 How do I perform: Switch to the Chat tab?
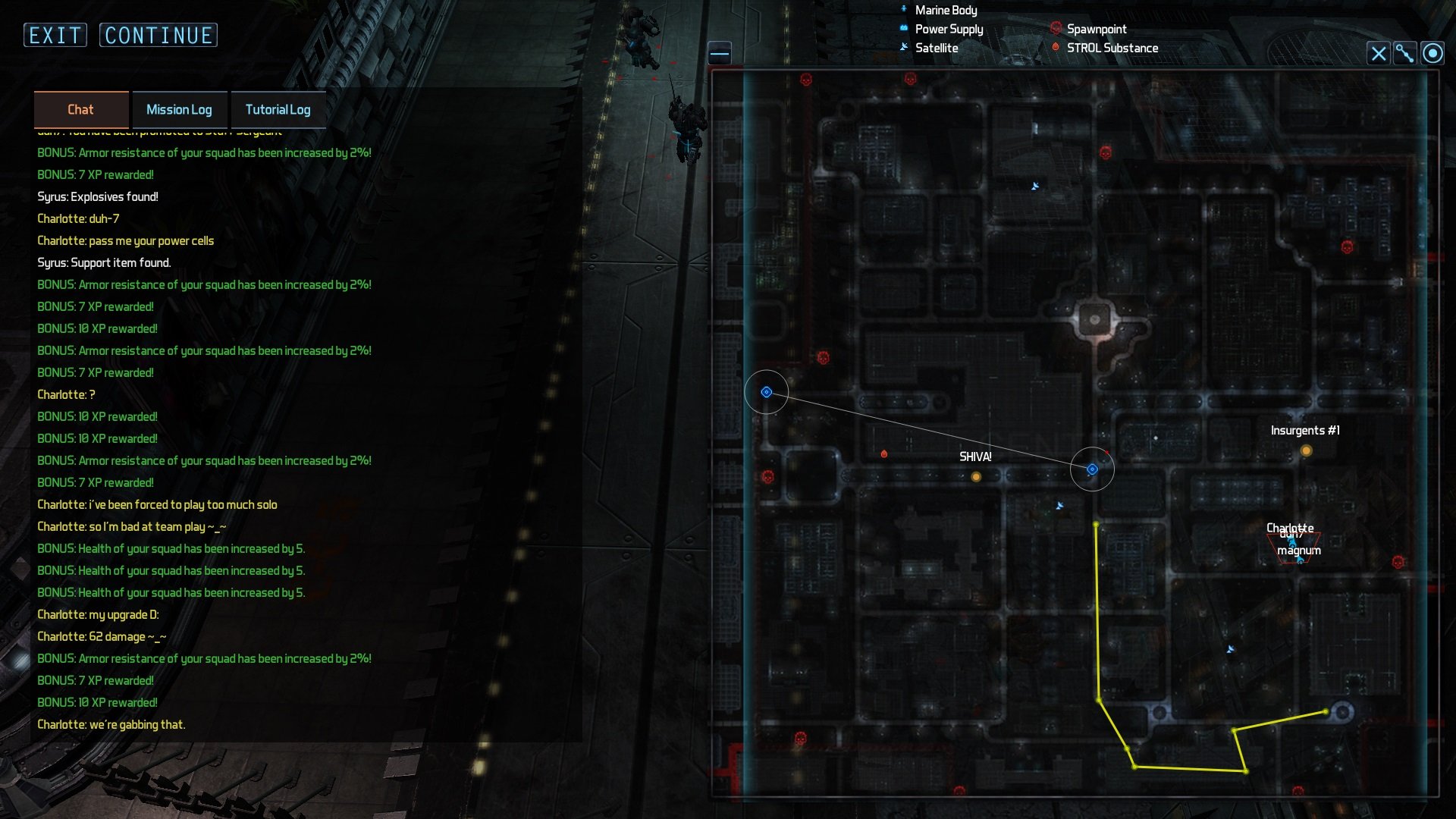click(x=80, y=110)
